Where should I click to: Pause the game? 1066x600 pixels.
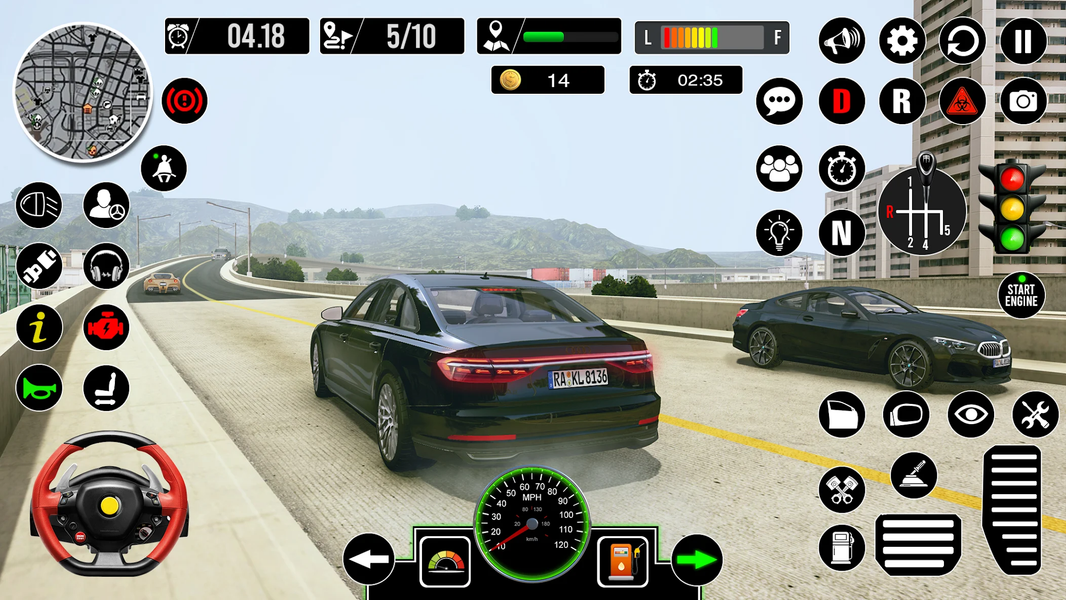1023,41
